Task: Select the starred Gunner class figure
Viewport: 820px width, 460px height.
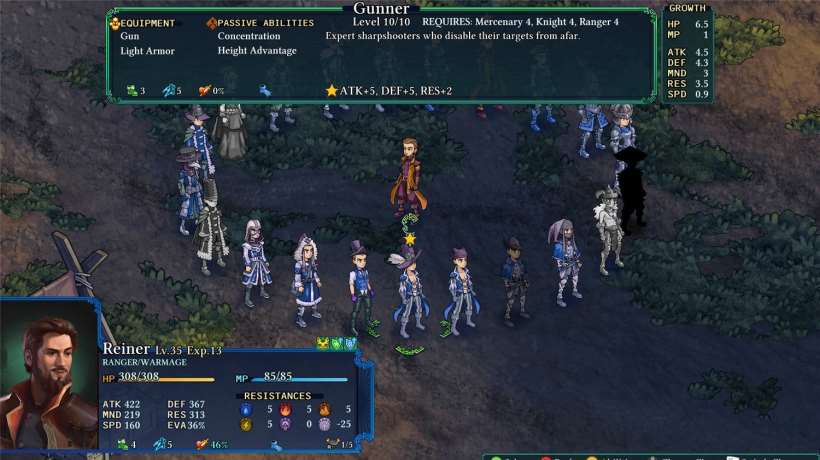Action: 411,290
